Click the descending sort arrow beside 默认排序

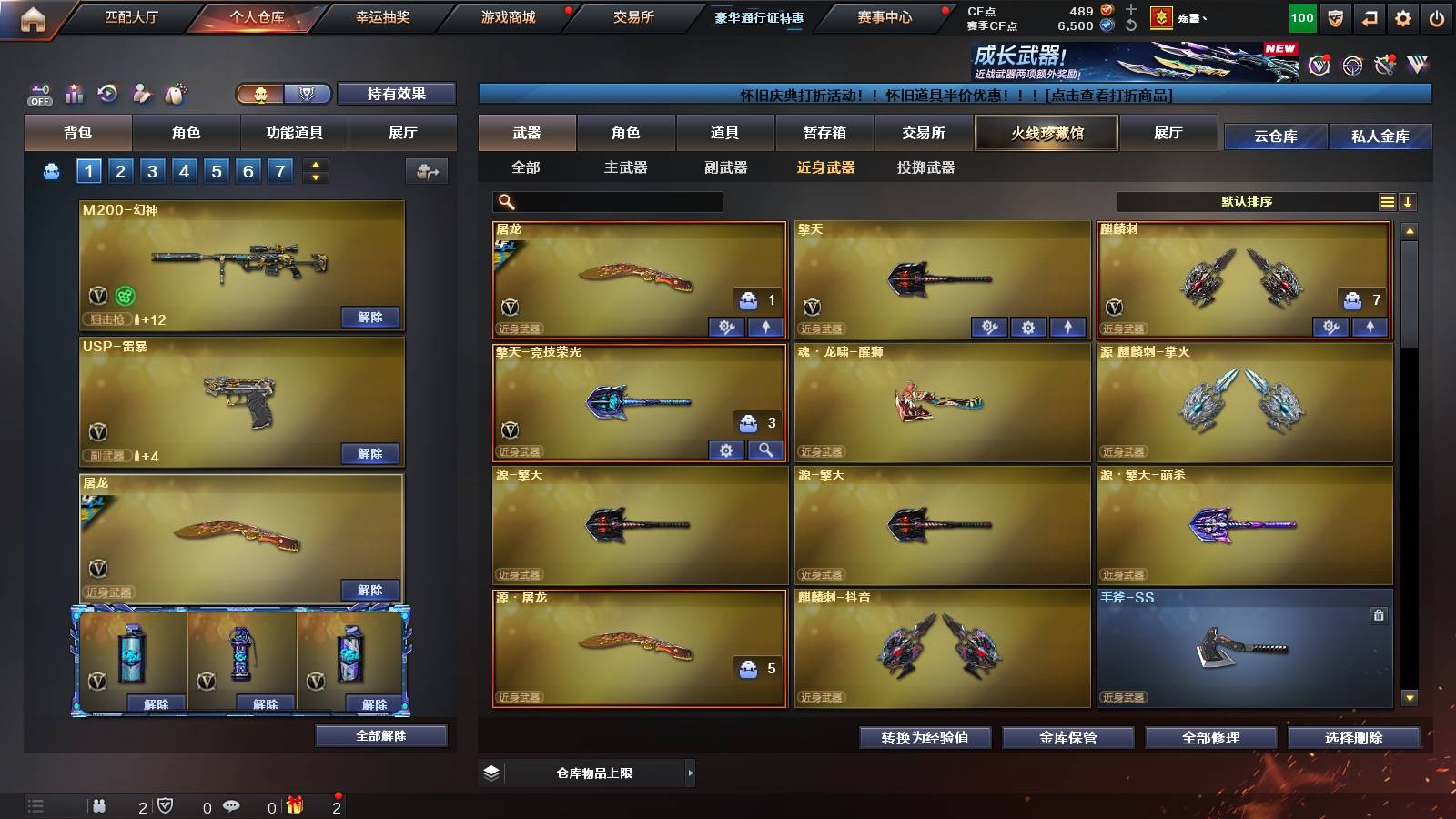pyautogui.click(x=1409, y=201)
